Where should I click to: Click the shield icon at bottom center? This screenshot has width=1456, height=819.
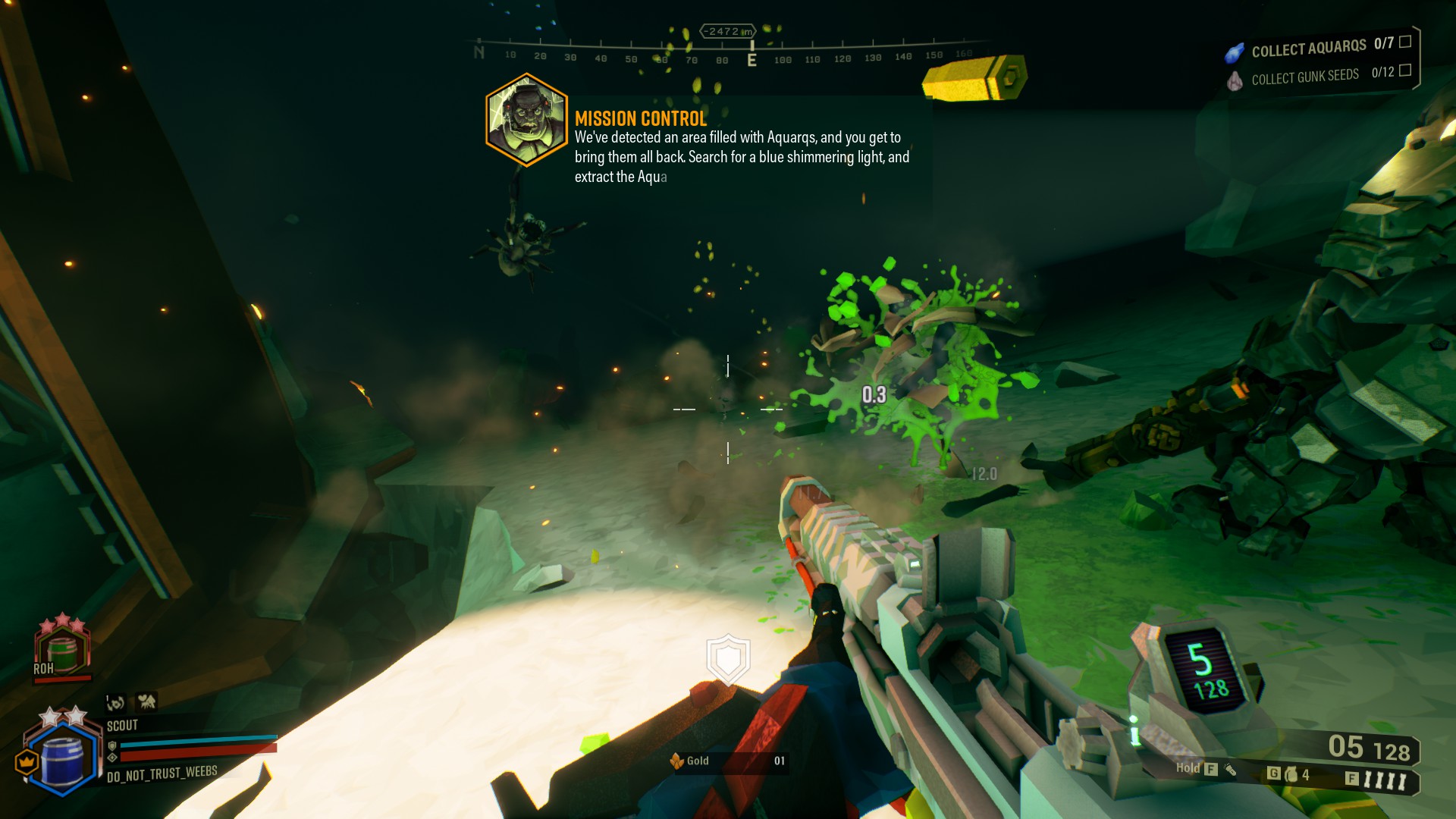pos(728,658)
